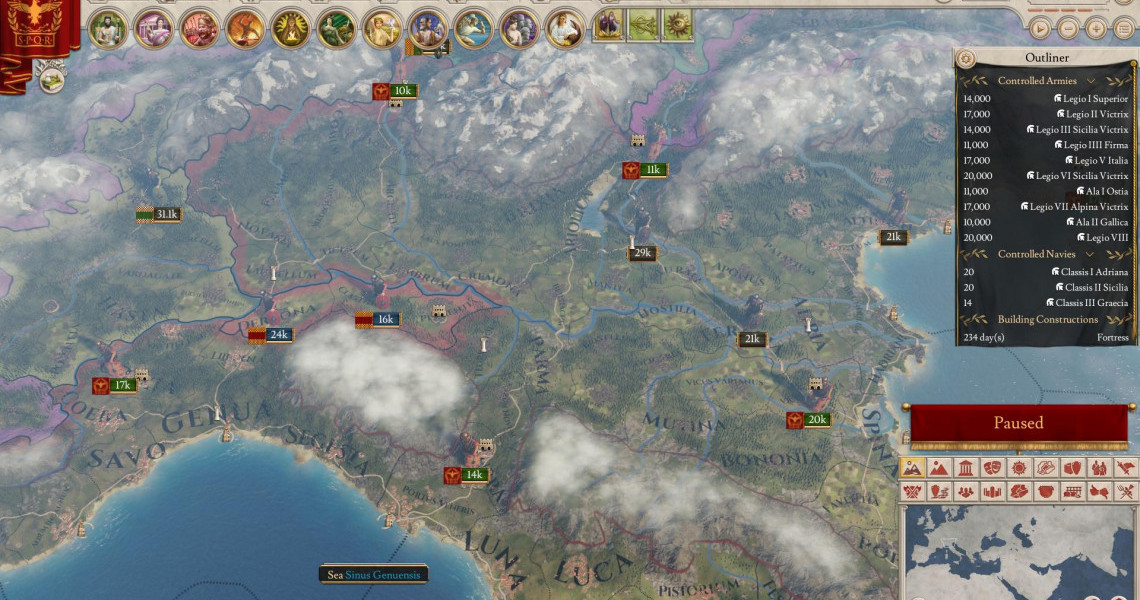Image resolution: width=1140 pixels, height=600 pixels.
Task: Decrease game speed with the minus button
Action: [1068, 29]
